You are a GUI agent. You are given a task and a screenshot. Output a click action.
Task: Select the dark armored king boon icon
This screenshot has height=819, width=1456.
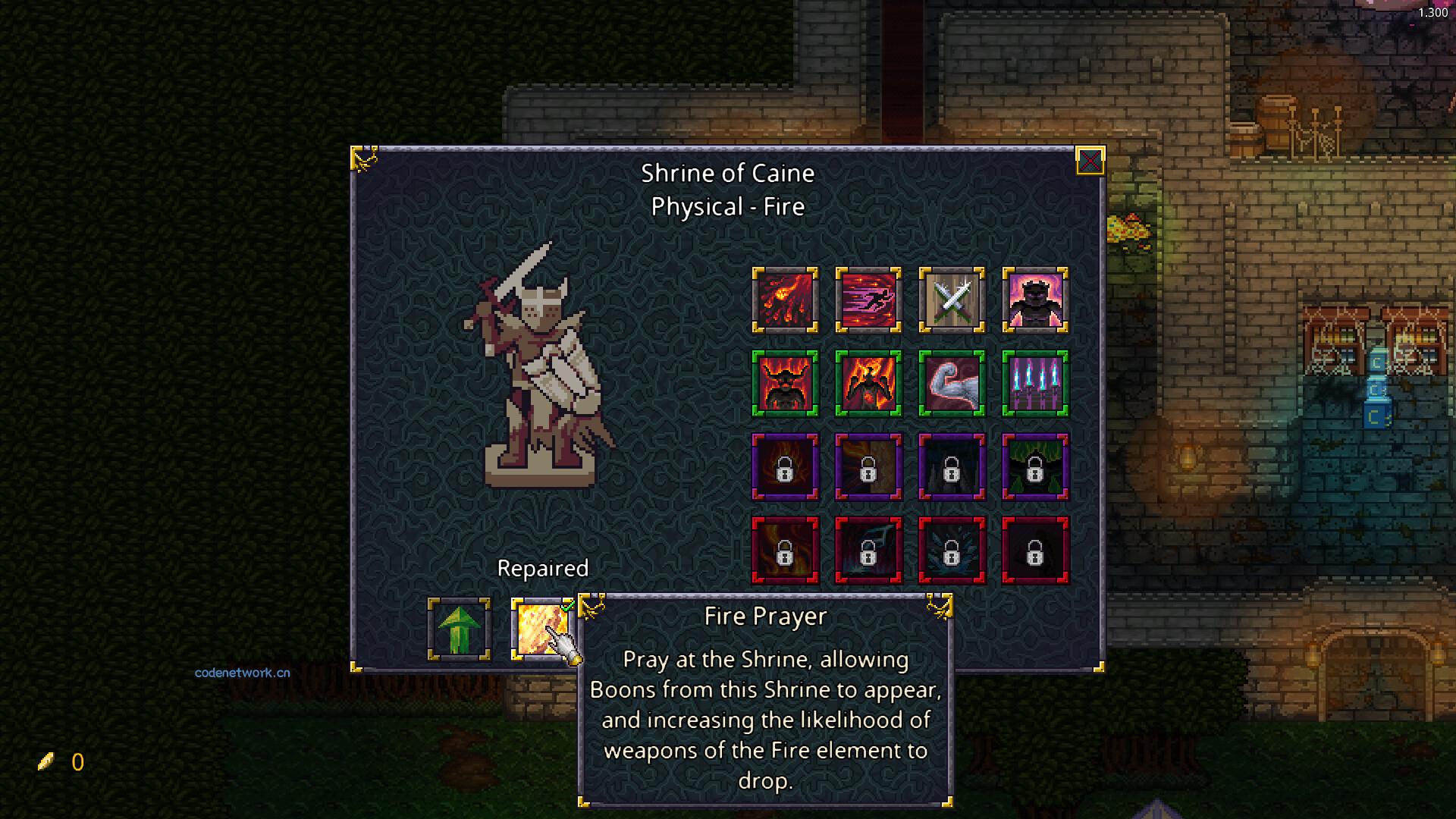tap(1035, 300)
